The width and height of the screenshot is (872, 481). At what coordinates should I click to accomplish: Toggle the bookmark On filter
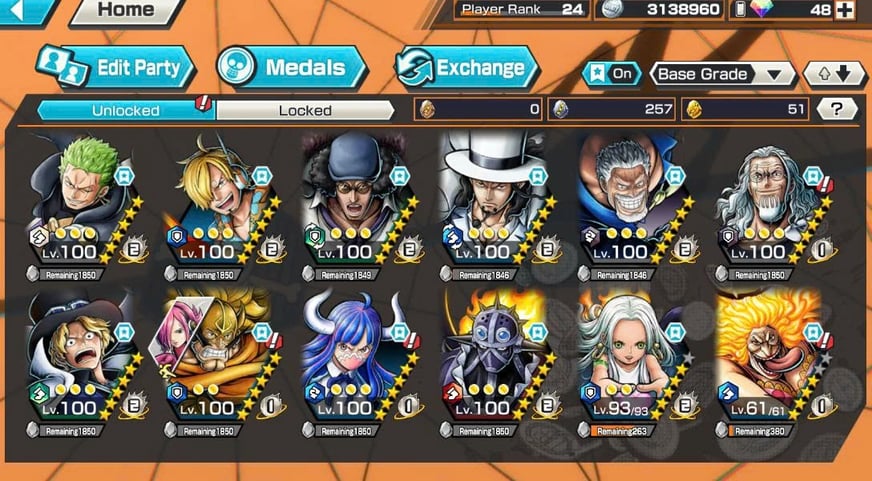(x=611, y=74)
